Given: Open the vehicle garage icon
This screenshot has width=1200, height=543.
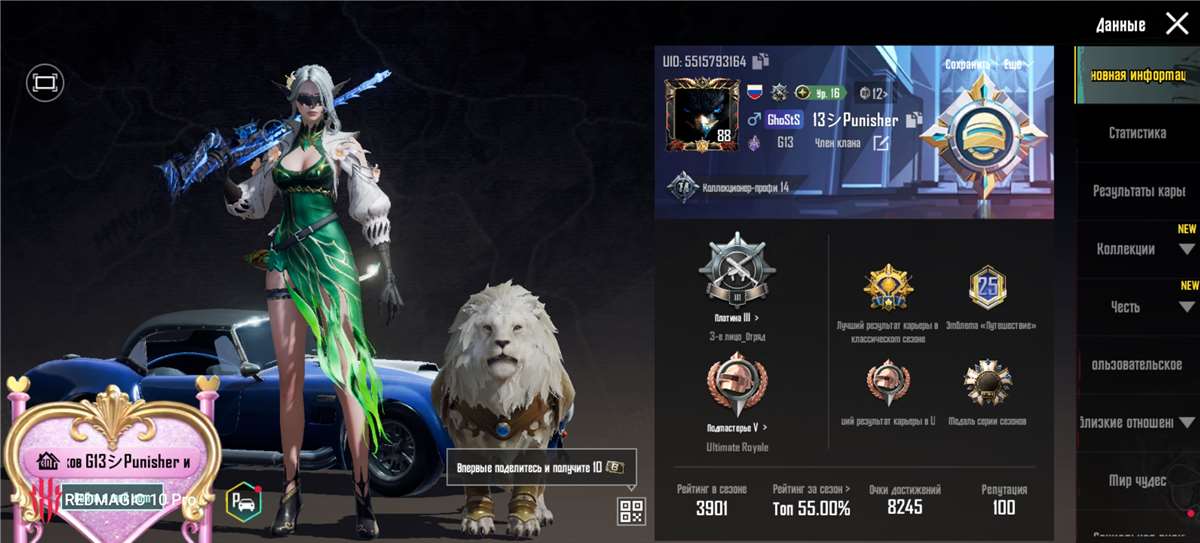Looking at the screenshot, I should tap(241, 499).
